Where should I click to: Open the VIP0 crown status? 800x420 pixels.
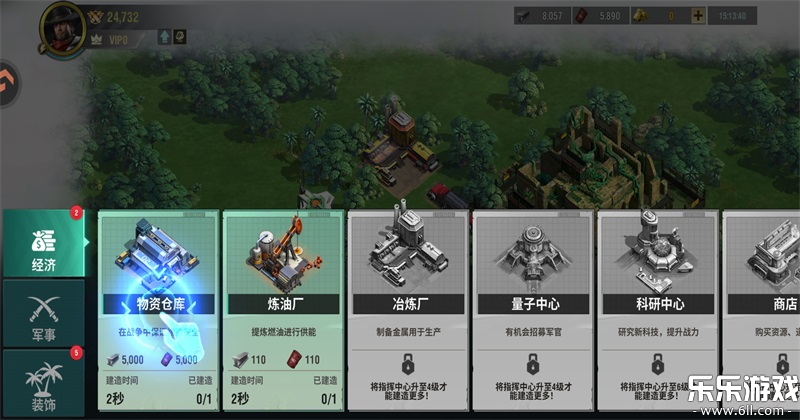click(x=112, y=37)
